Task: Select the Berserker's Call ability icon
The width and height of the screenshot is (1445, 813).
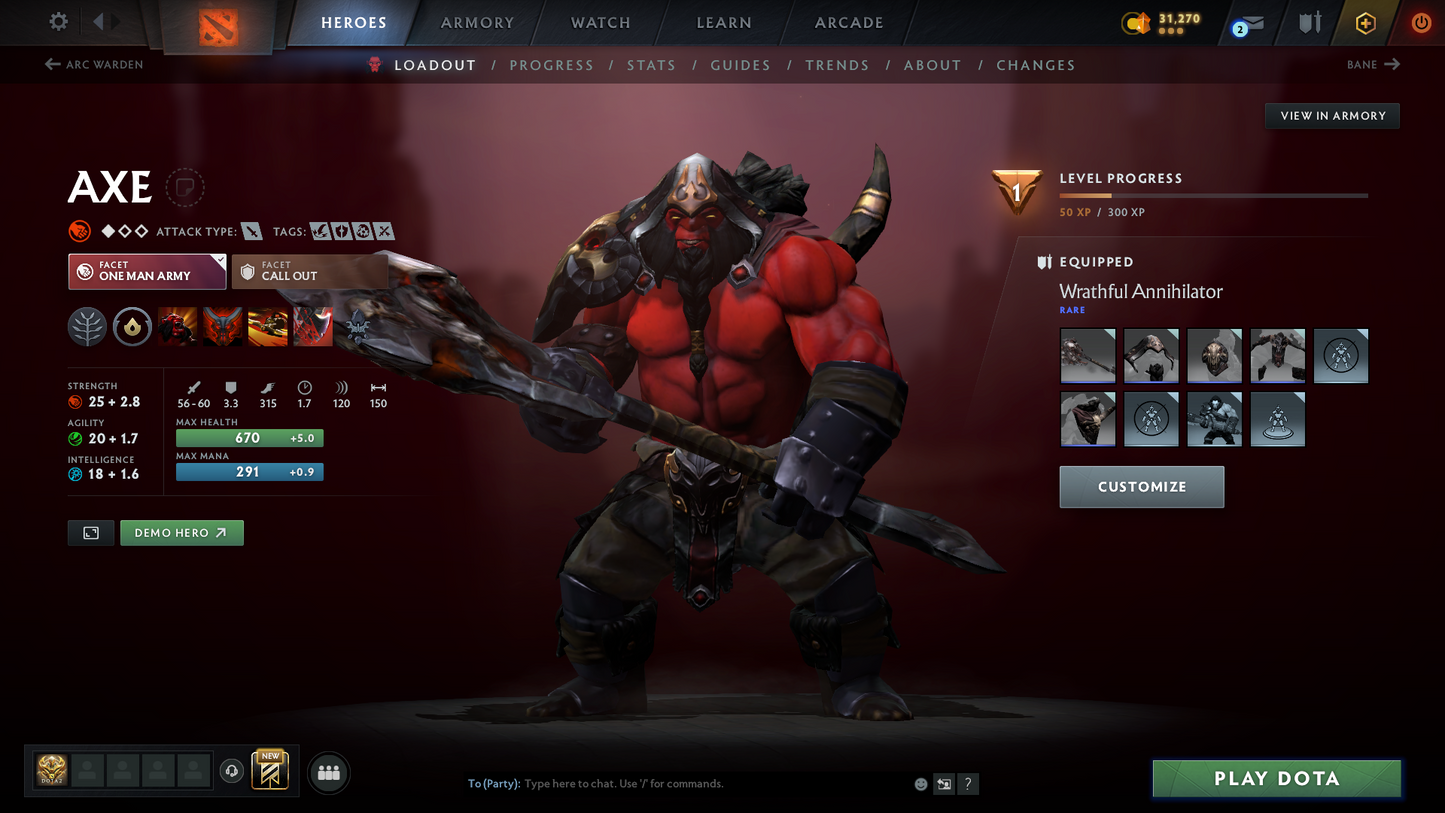Action: (177, 327)
